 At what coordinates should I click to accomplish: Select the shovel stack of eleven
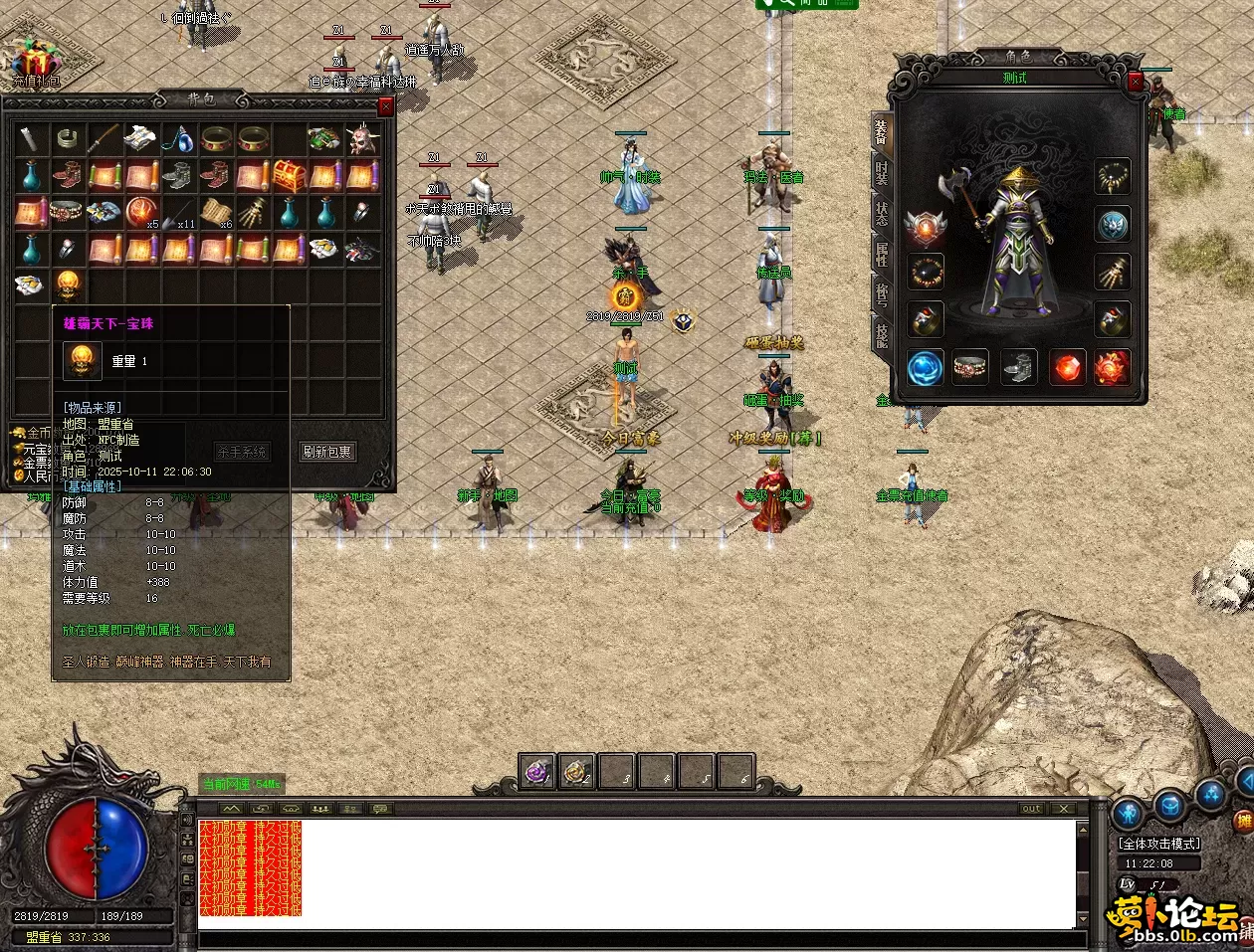coord(178,213)
